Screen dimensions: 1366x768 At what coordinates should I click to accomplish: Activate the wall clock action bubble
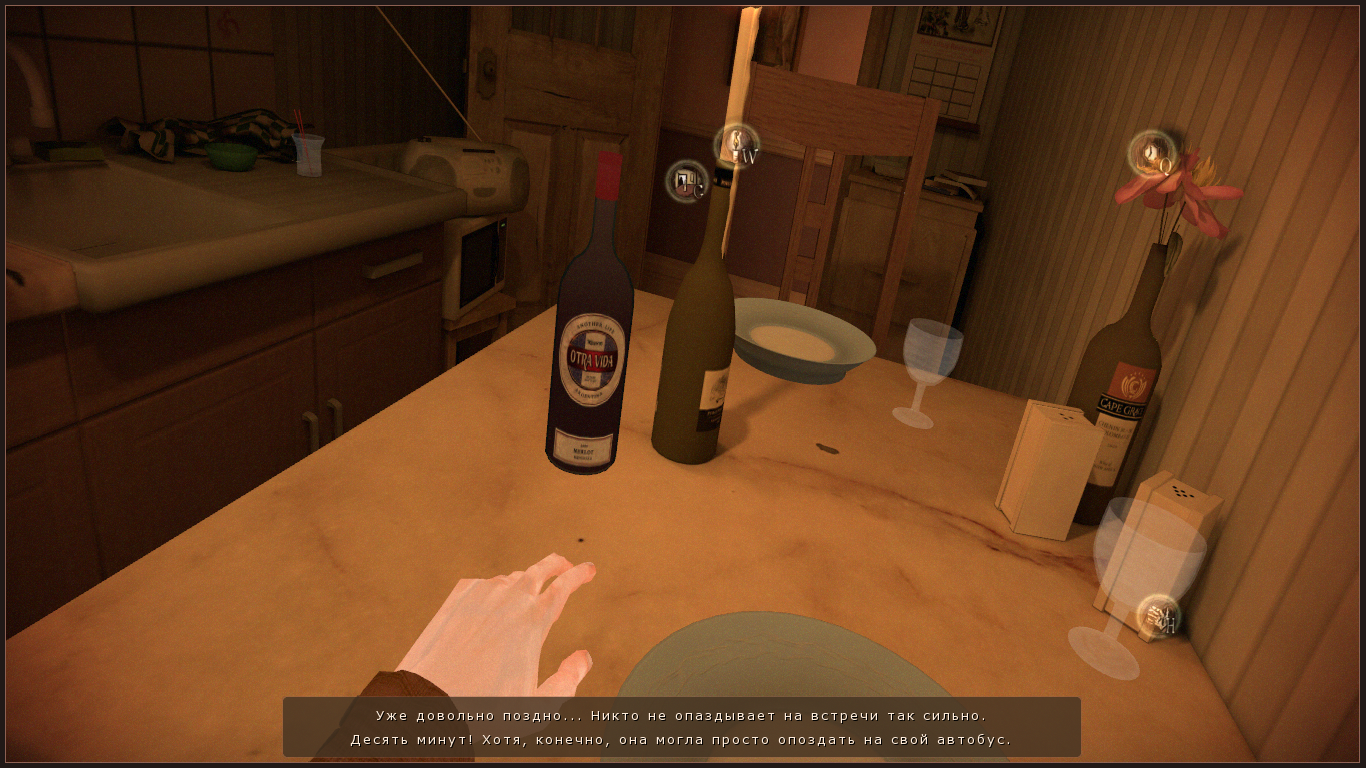pyautogui.click(x=1152, y=154)
